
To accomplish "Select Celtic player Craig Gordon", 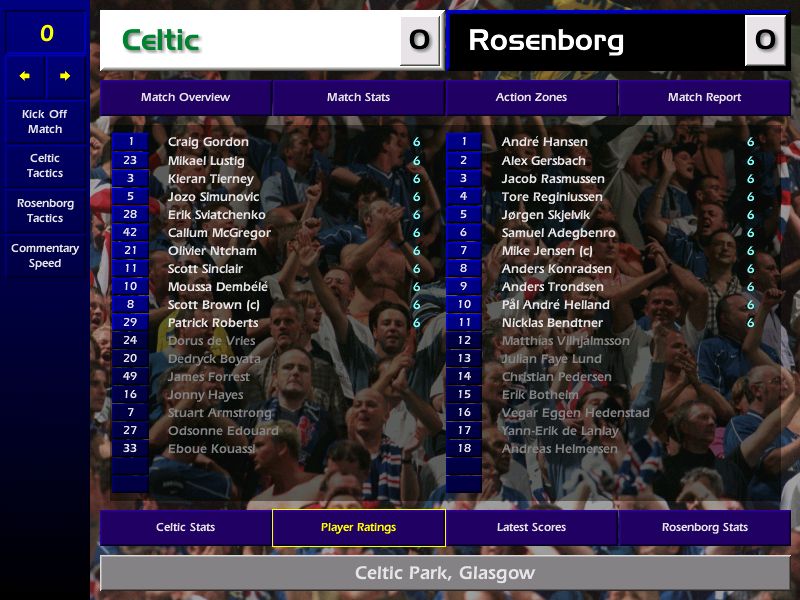I will click(x=208, y=142).
